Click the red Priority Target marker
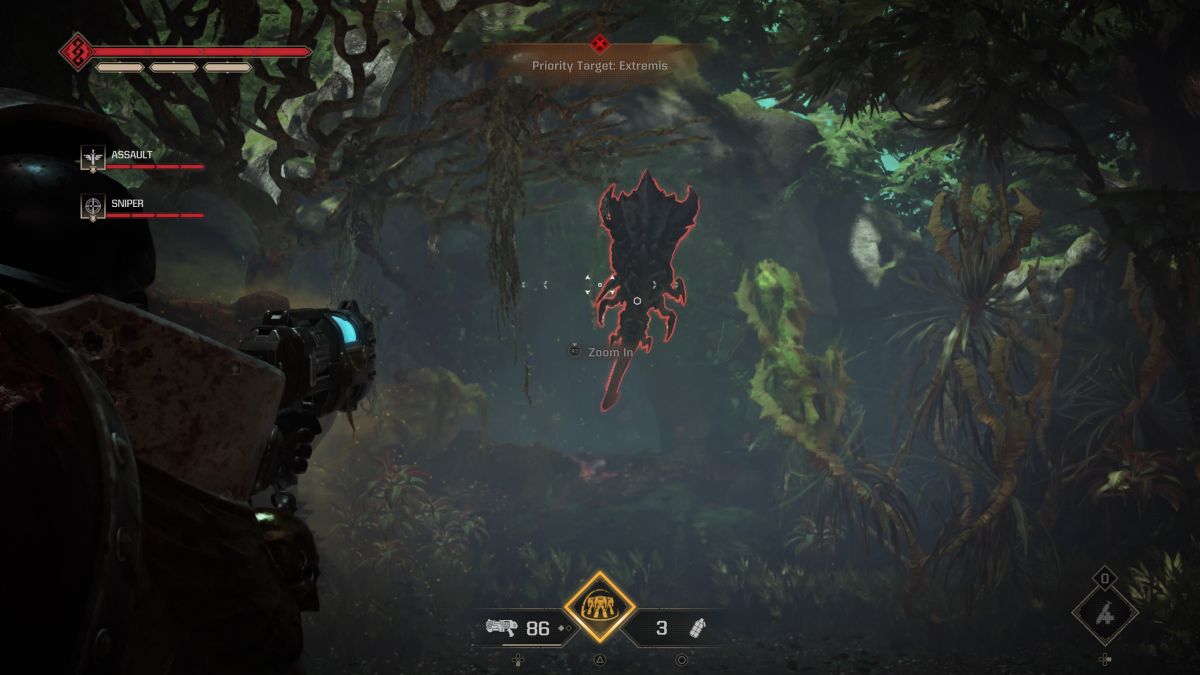This screenshot has height=675, width=1200. point(599,43)
